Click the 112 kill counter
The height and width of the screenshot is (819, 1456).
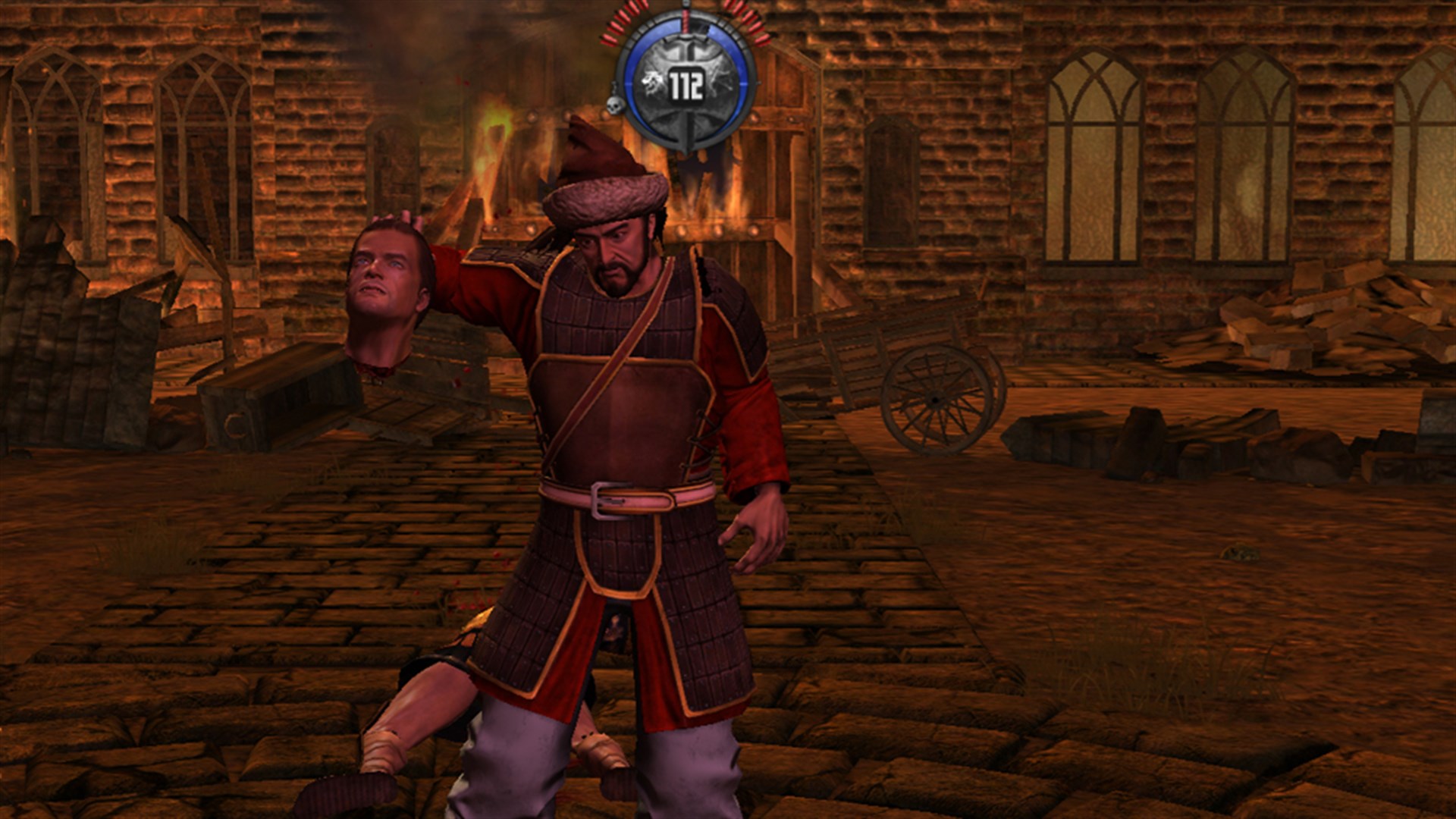(685, 83)
